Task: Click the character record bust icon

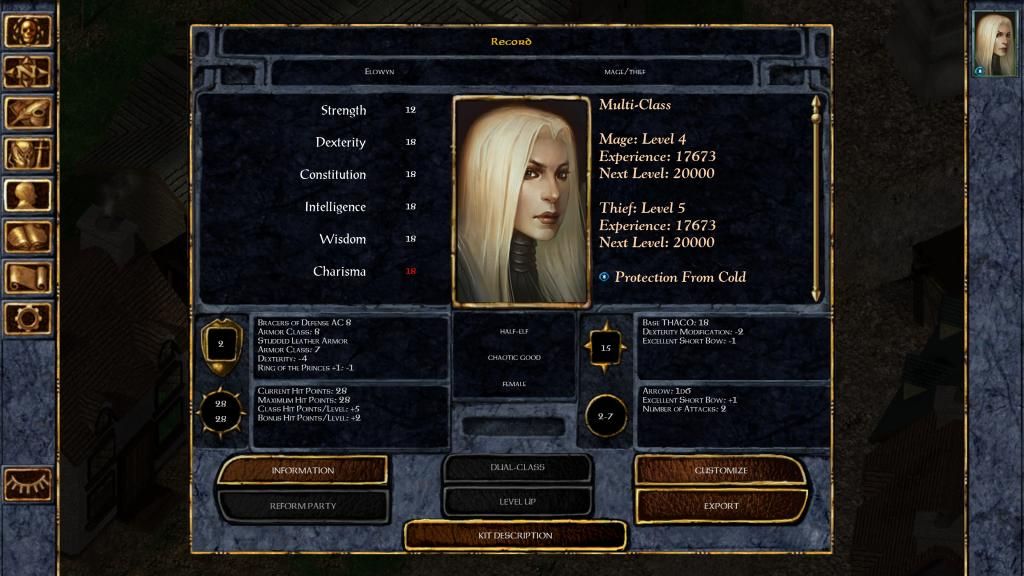Action: point(28,195)
